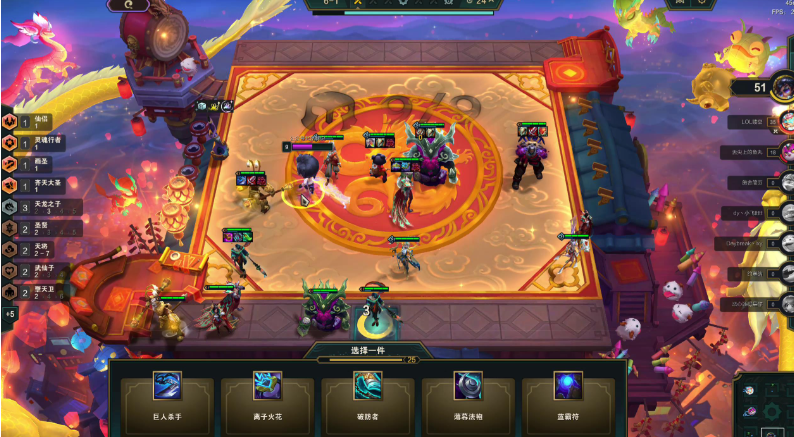Open the 圣贤 trait entry
Image resolution: width=794 pixels, height=437 pixels.
click(x=30, y=228)
